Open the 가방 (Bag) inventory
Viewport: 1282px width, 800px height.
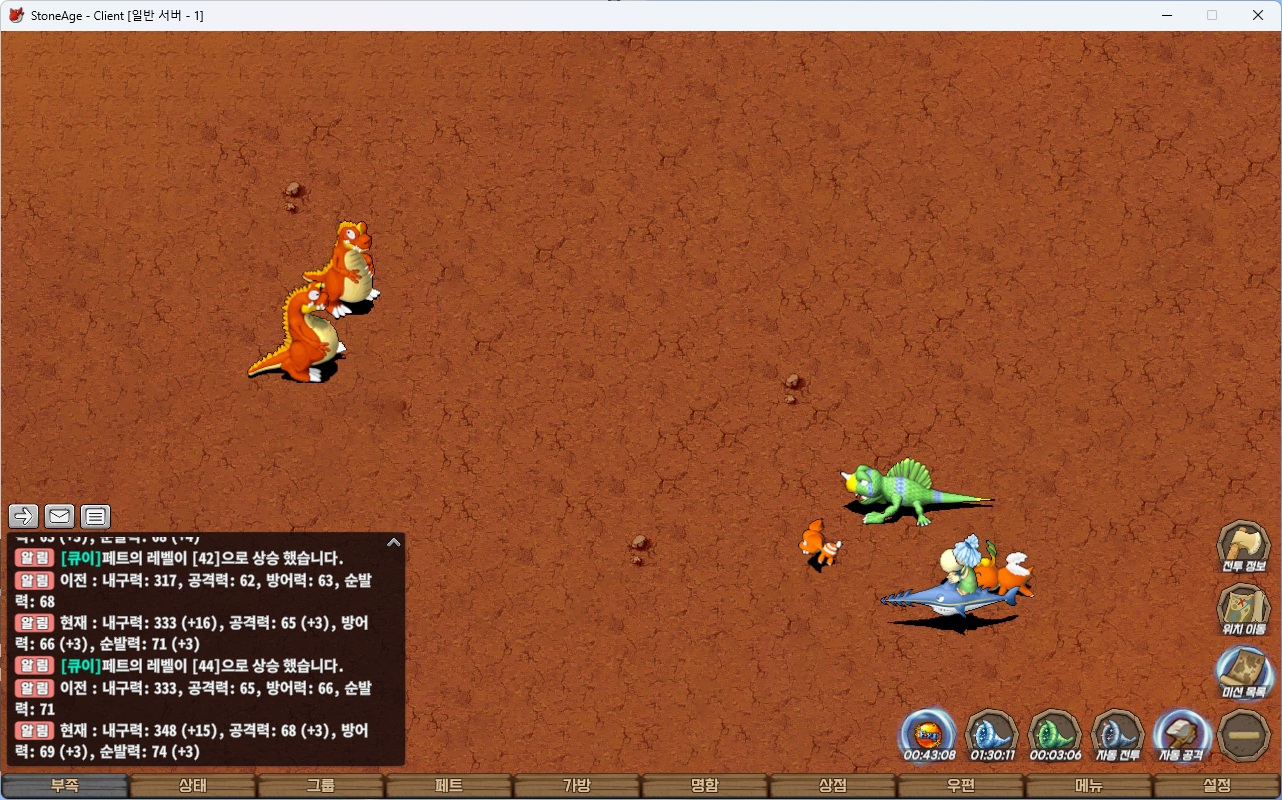tap(577, 786)
